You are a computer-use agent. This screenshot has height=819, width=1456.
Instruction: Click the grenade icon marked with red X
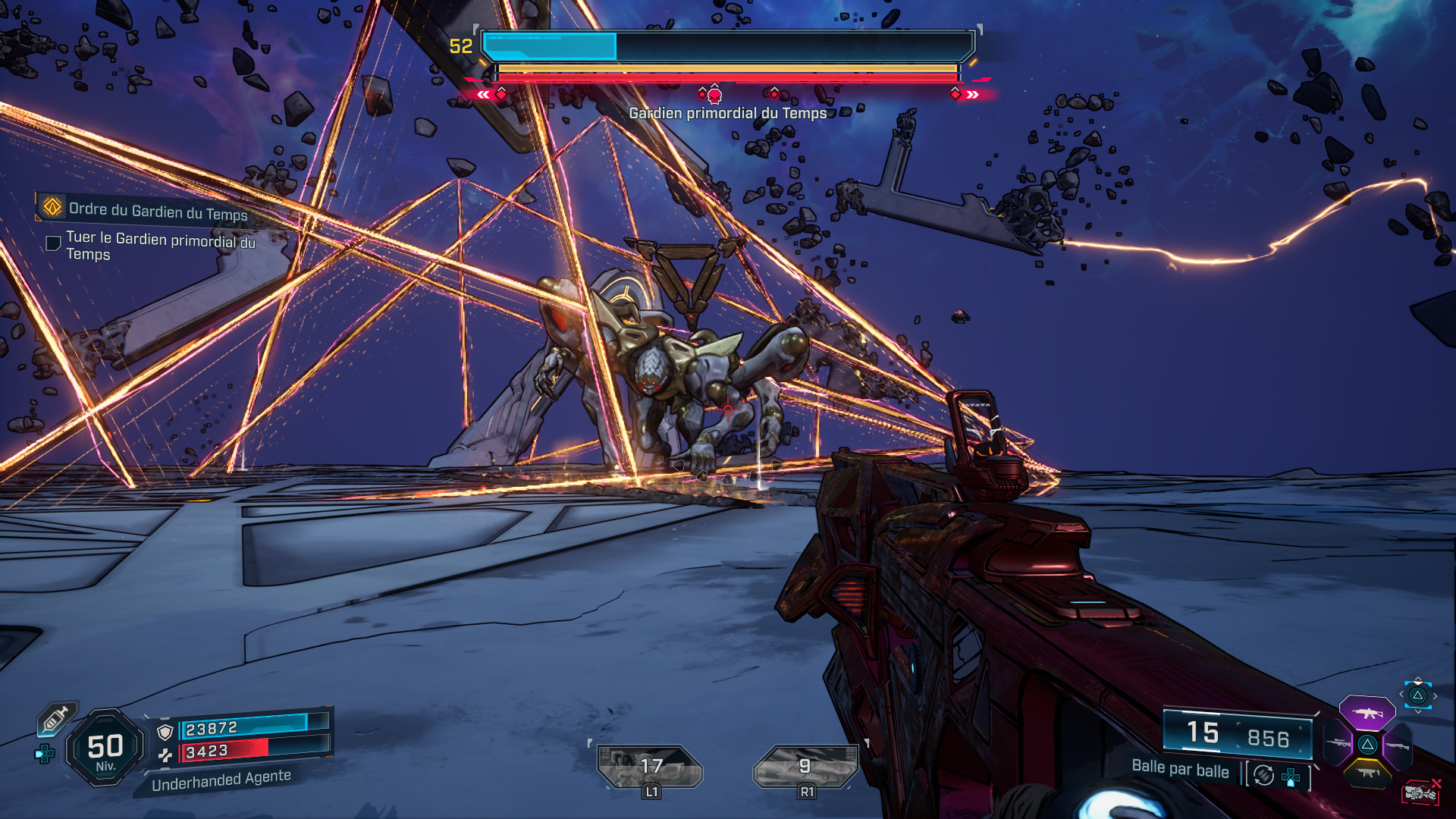1422,792
